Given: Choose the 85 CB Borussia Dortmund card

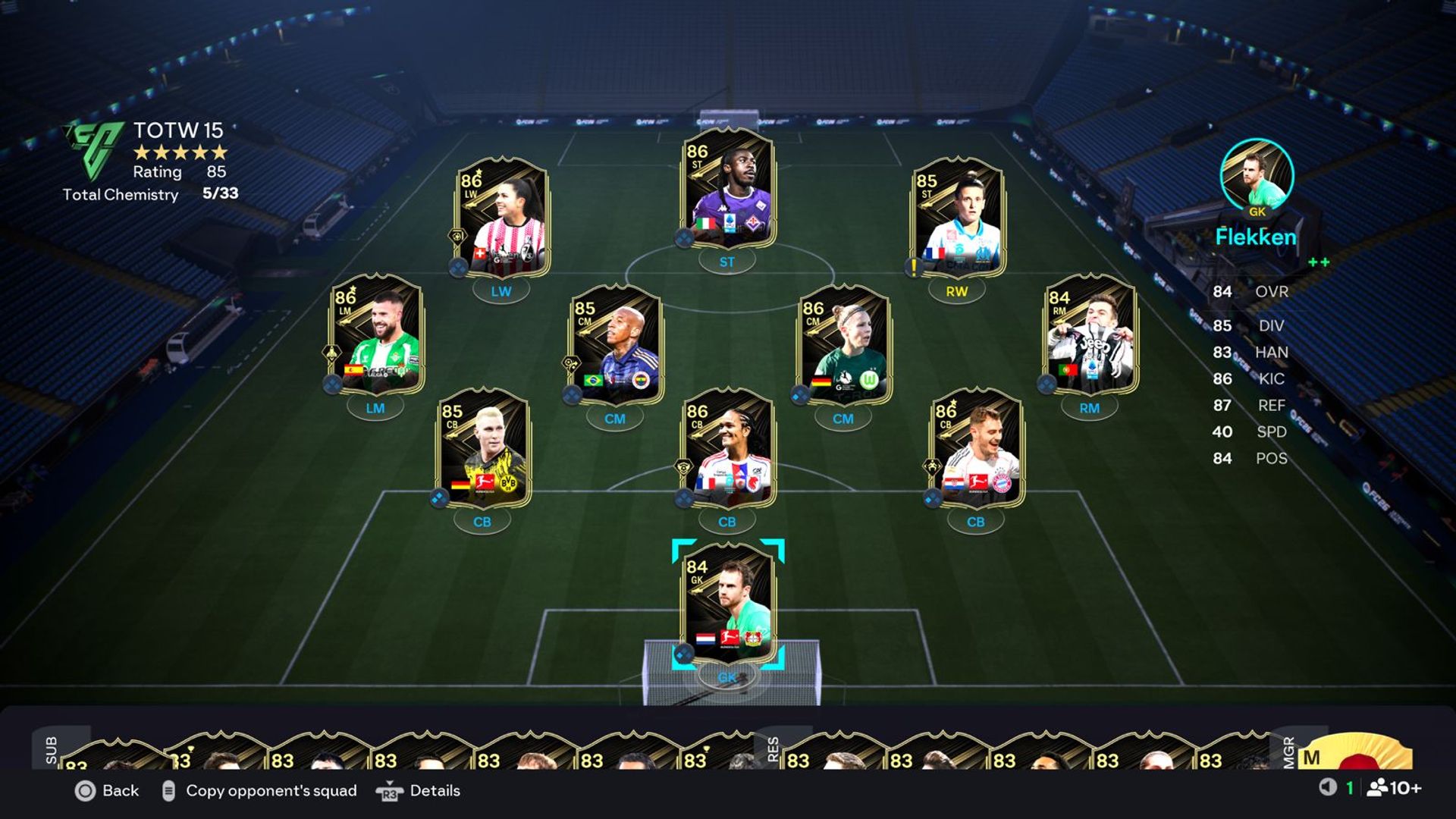Looking at the screenshot, I should 482,448.
